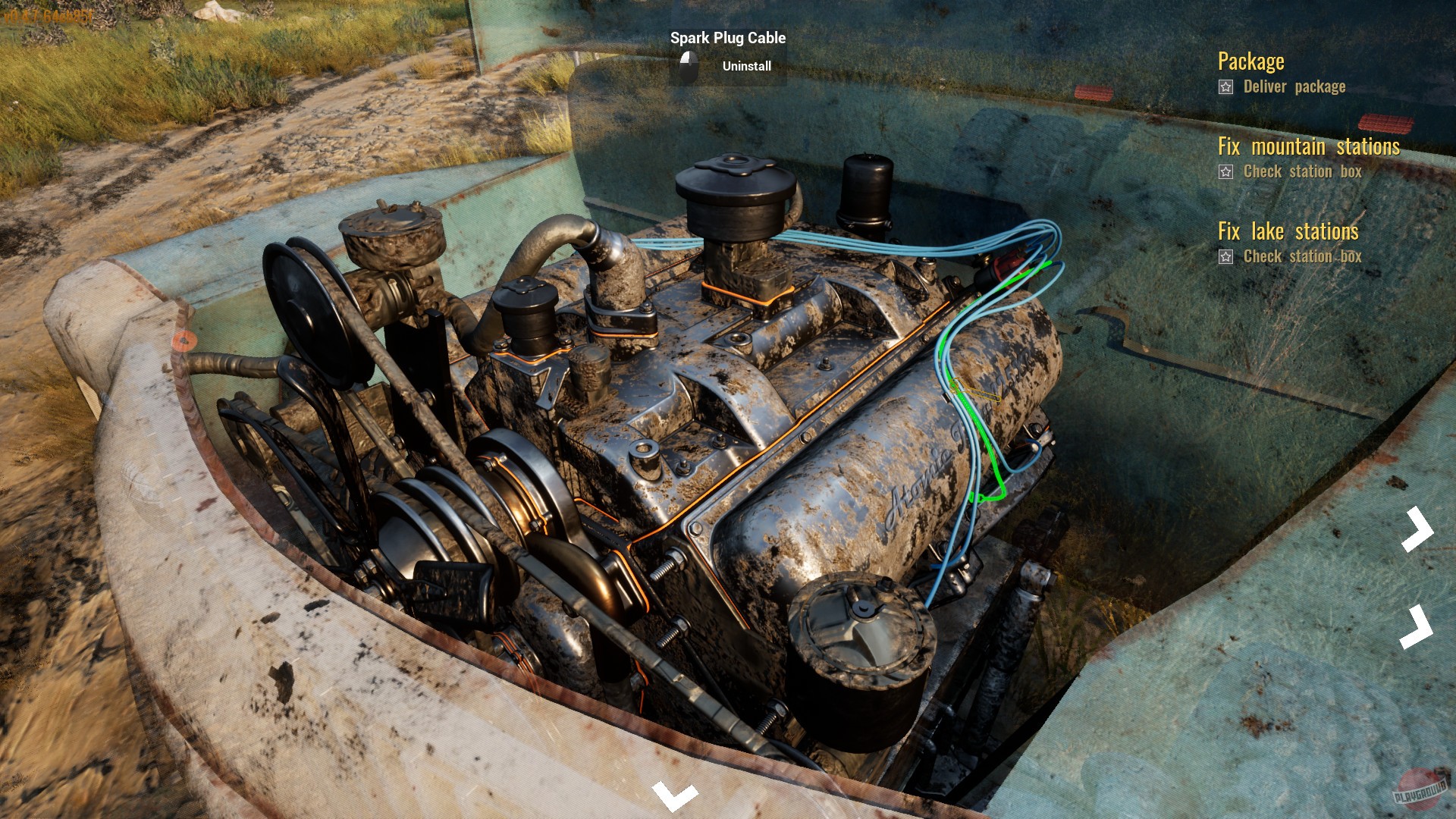Toggle the star beside Deliver package

tap(1225, 86)
